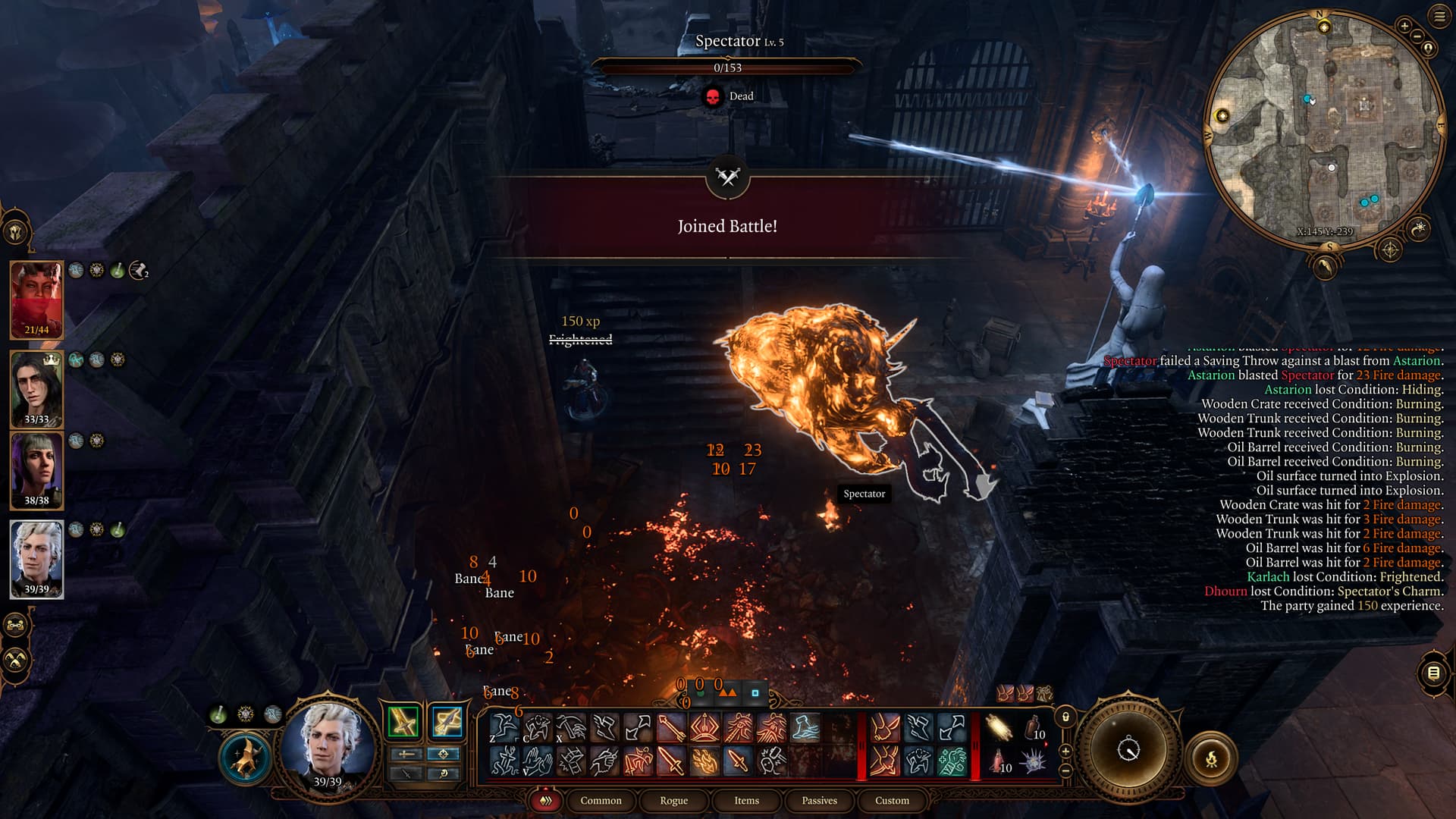1456x819 pixels.
Task: Select the dark-haired crowned companion portrait
Action: (x=36, y=388)
